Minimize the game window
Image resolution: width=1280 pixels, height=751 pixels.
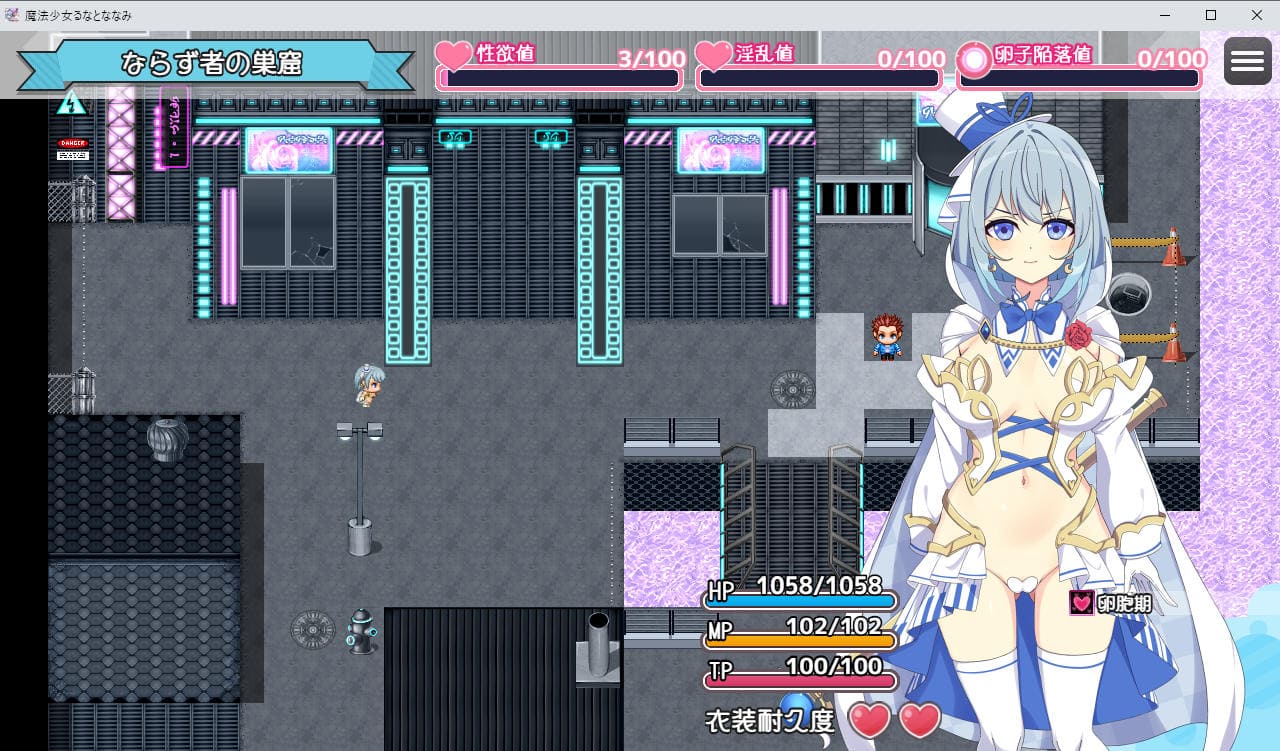tap(1165, 15)
